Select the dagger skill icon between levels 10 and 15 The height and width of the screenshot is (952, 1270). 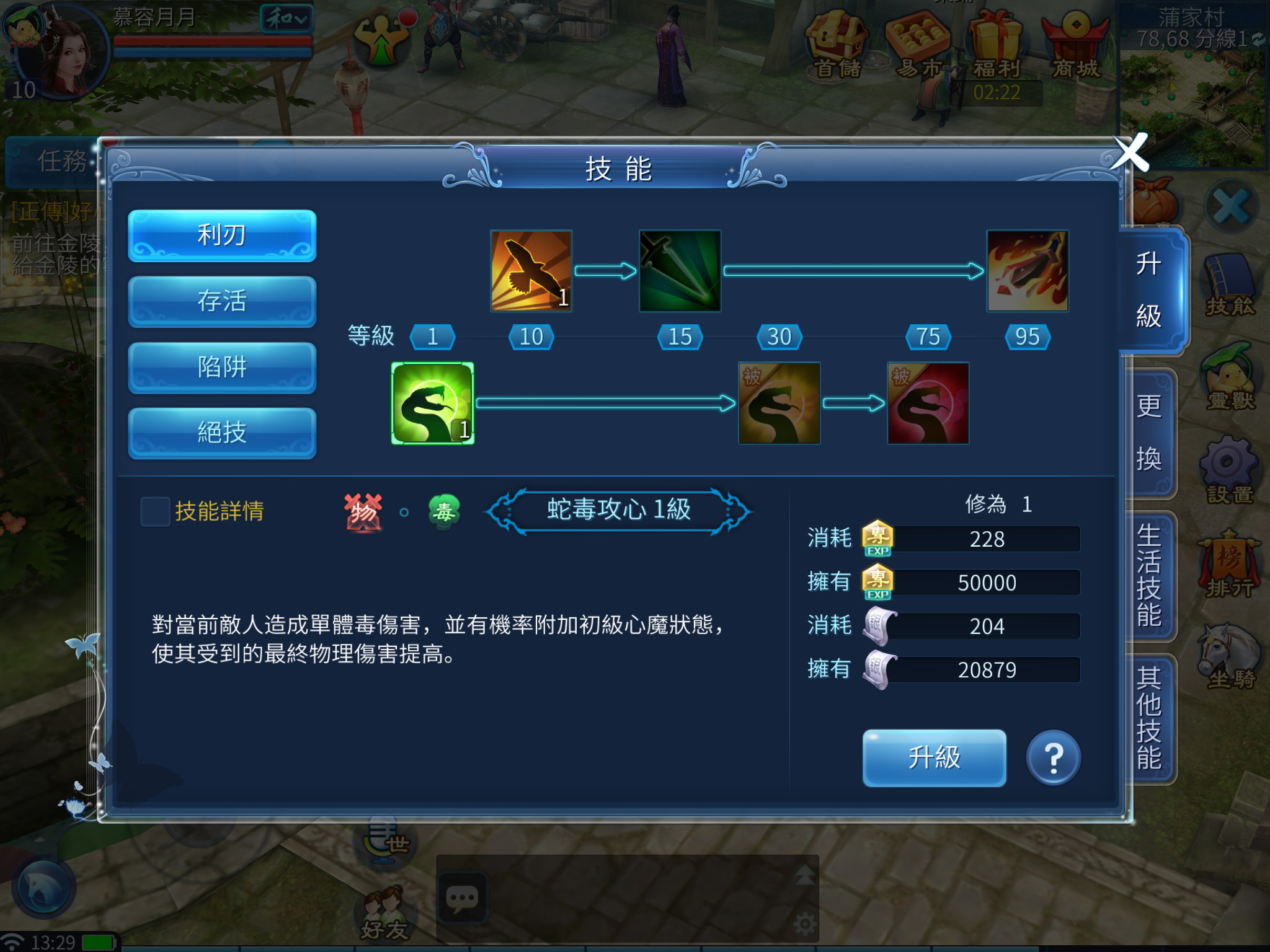[x=680, y=271]
